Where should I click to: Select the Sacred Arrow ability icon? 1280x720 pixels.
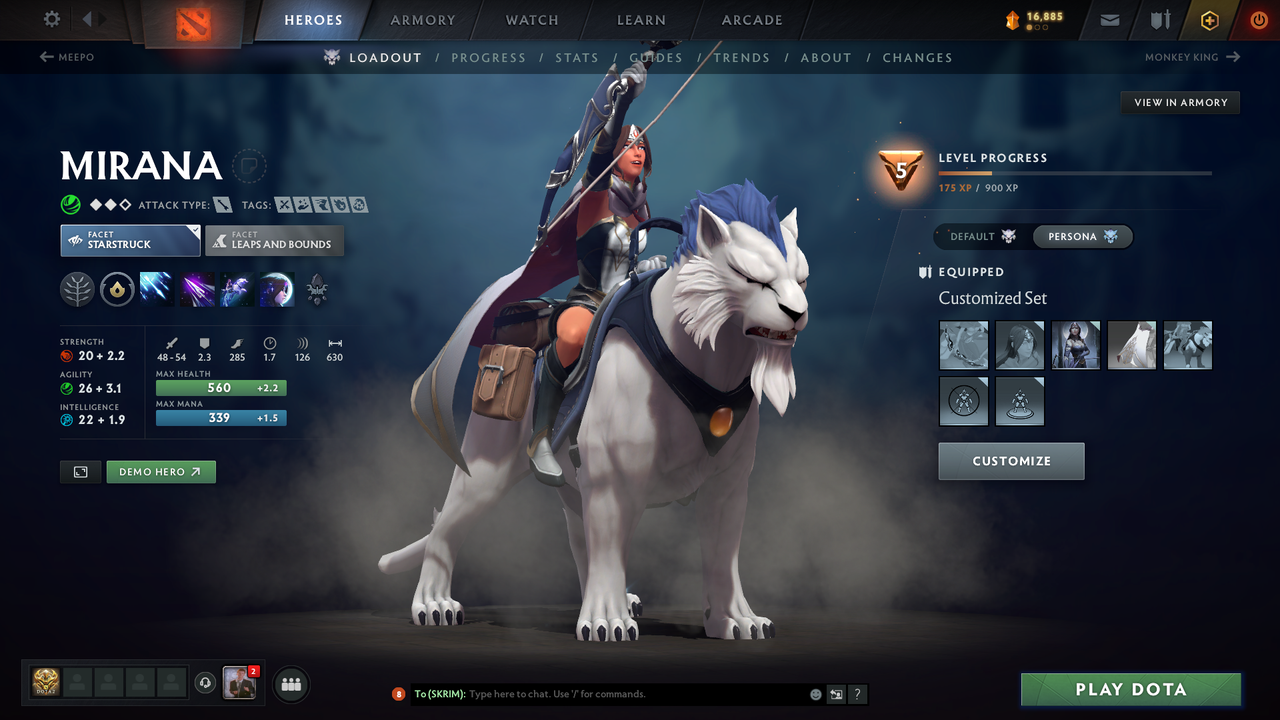click(196, 289)
